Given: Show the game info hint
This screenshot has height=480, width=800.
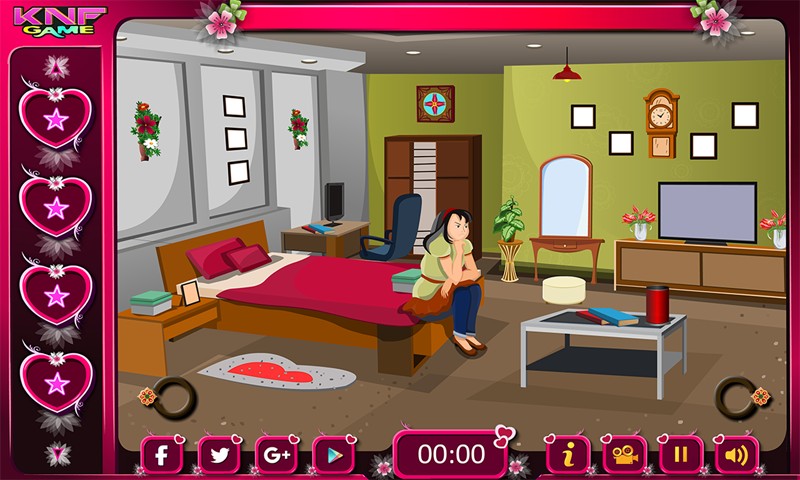Looking at the screenshot, I should [x=568, y=455].
